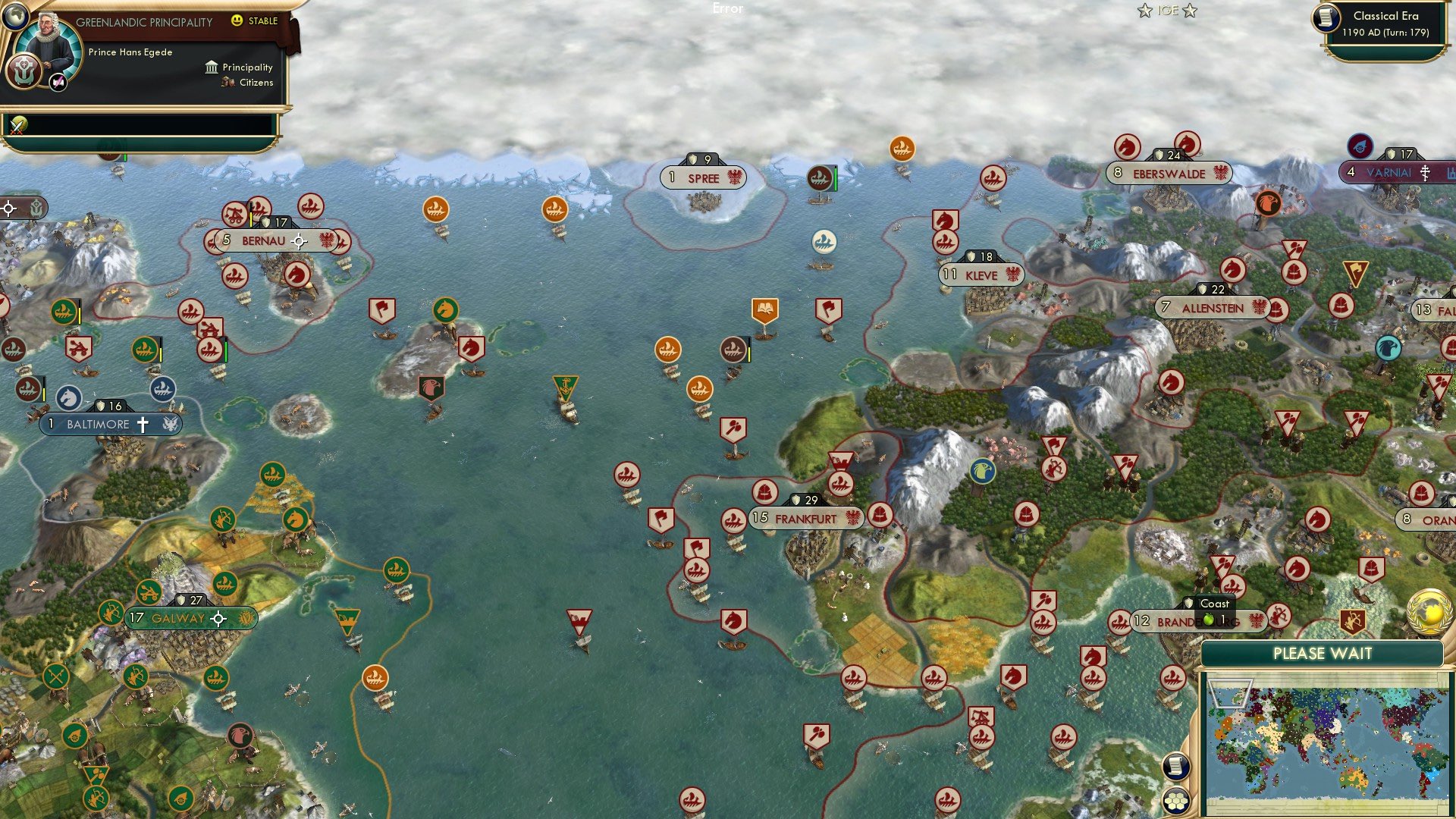Click the STABLE smiley status indicator
This screenshot has width=1456, height=819.
coord(237,20)
